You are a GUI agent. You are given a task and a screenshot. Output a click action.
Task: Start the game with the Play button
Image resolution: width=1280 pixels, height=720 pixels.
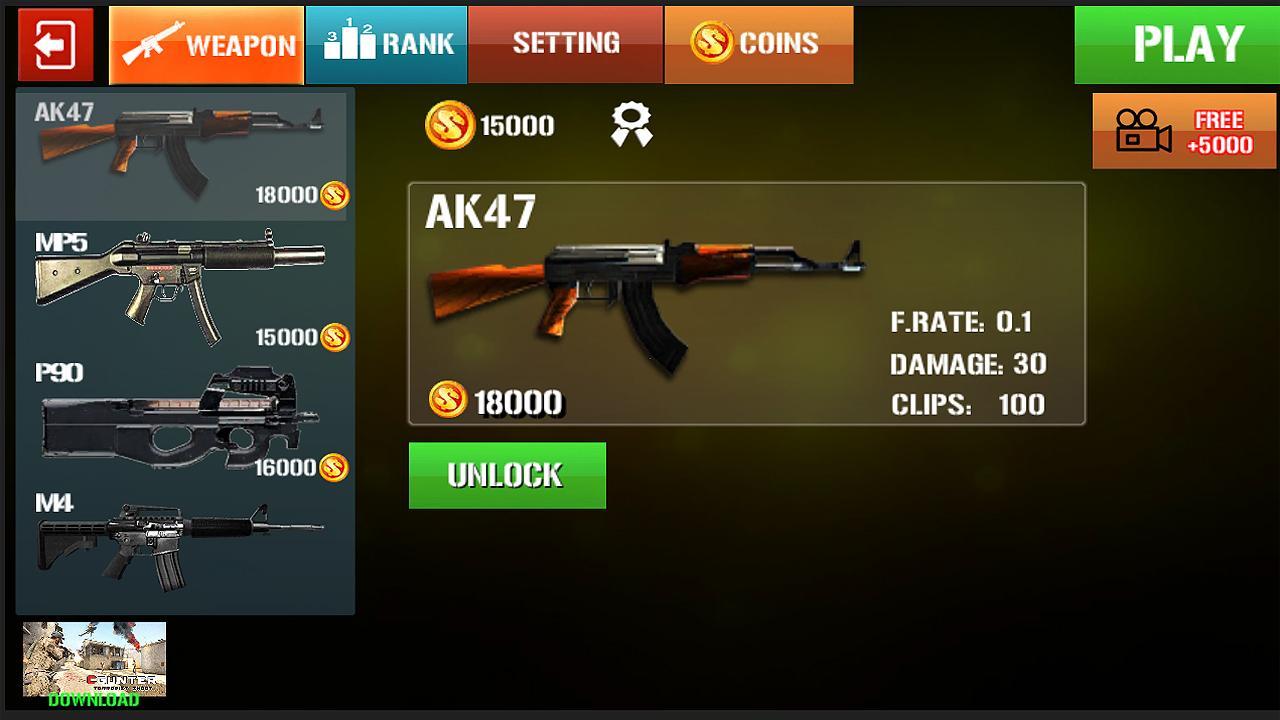pos(1176,45)
